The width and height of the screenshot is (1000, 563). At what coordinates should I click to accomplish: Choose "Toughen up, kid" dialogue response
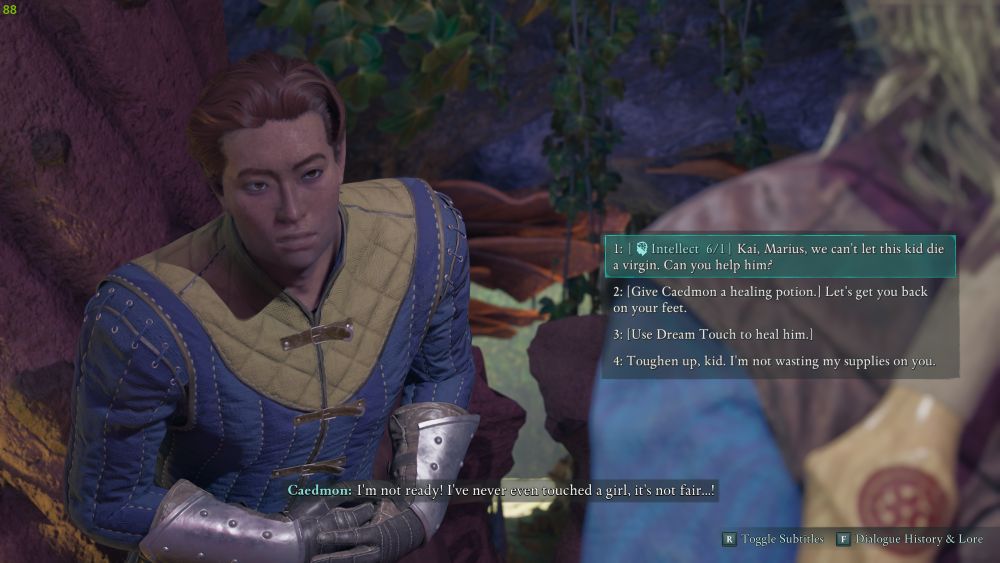point(775,361)
